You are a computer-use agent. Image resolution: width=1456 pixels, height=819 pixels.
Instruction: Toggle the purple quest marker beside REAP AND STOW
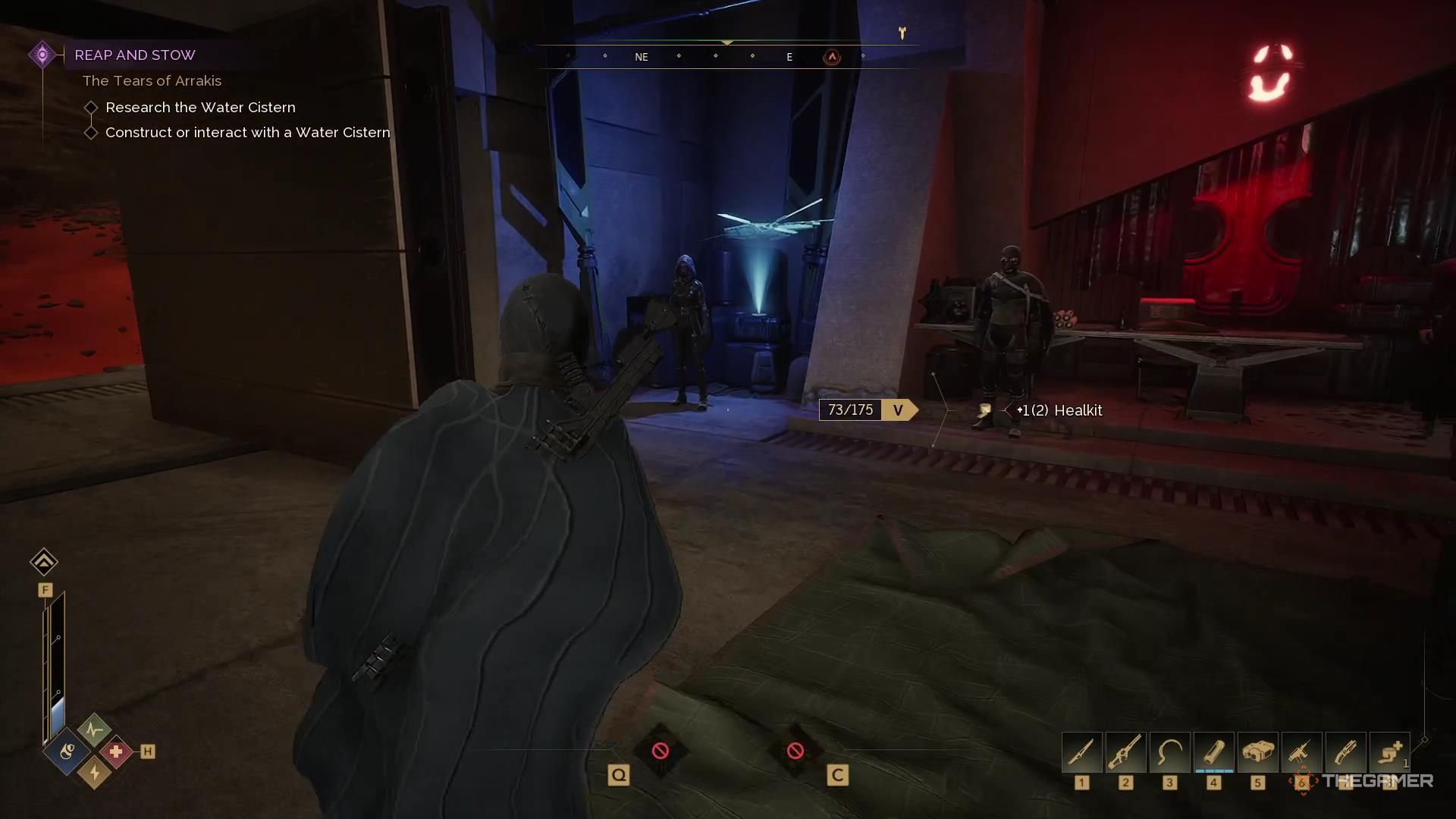[42, 54]
